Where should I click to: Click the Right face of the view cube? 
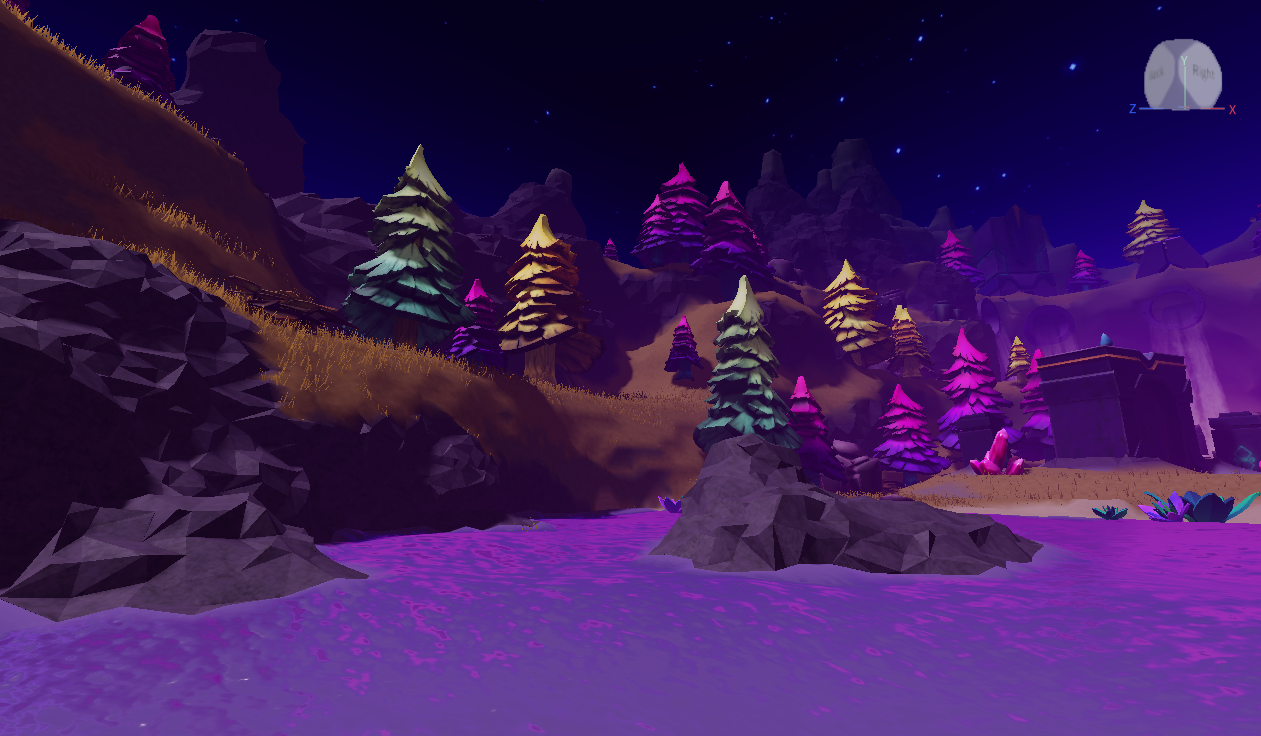coord(1204,75)
